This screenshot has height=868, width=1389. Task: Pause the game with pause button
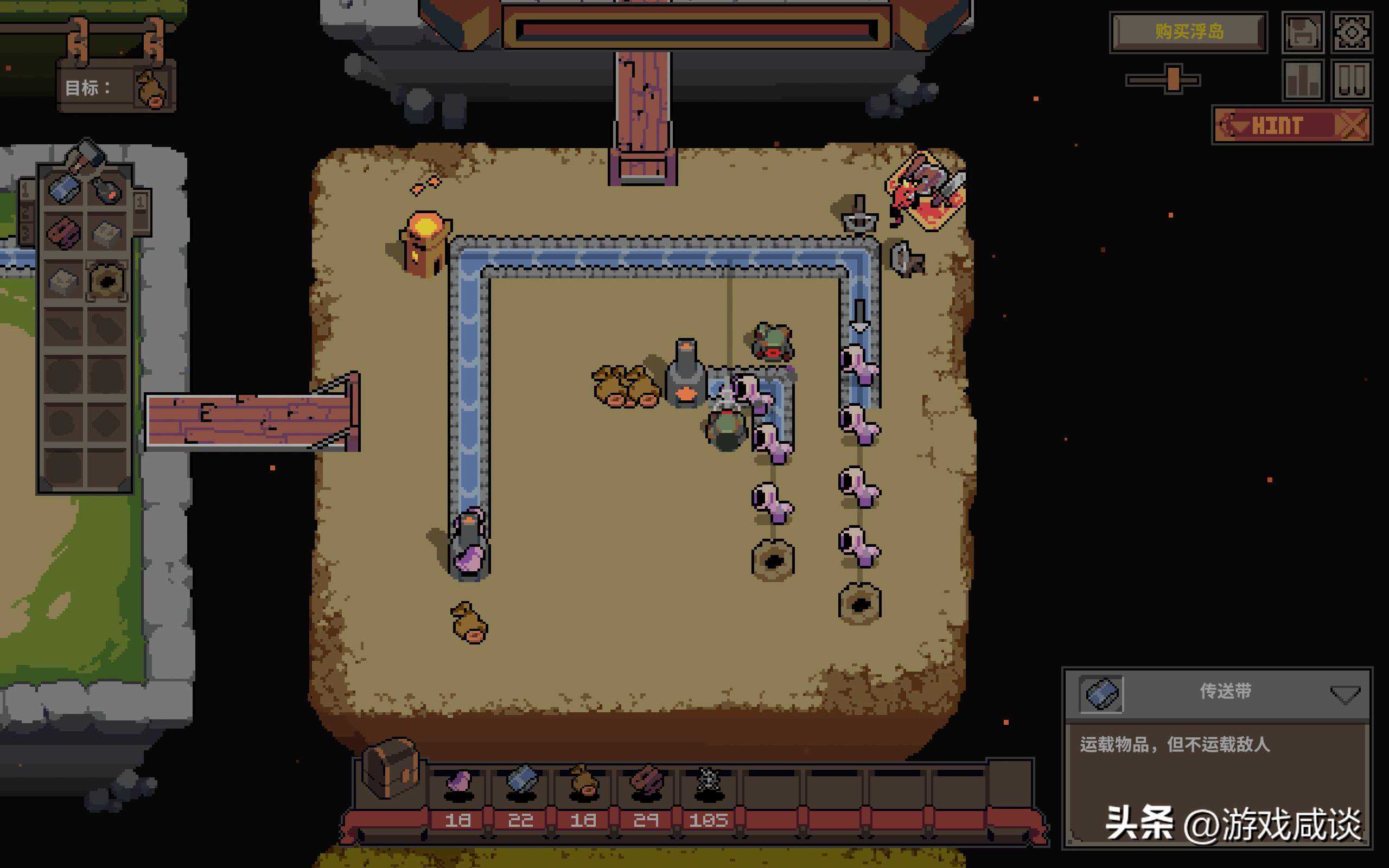(1352, 80)
